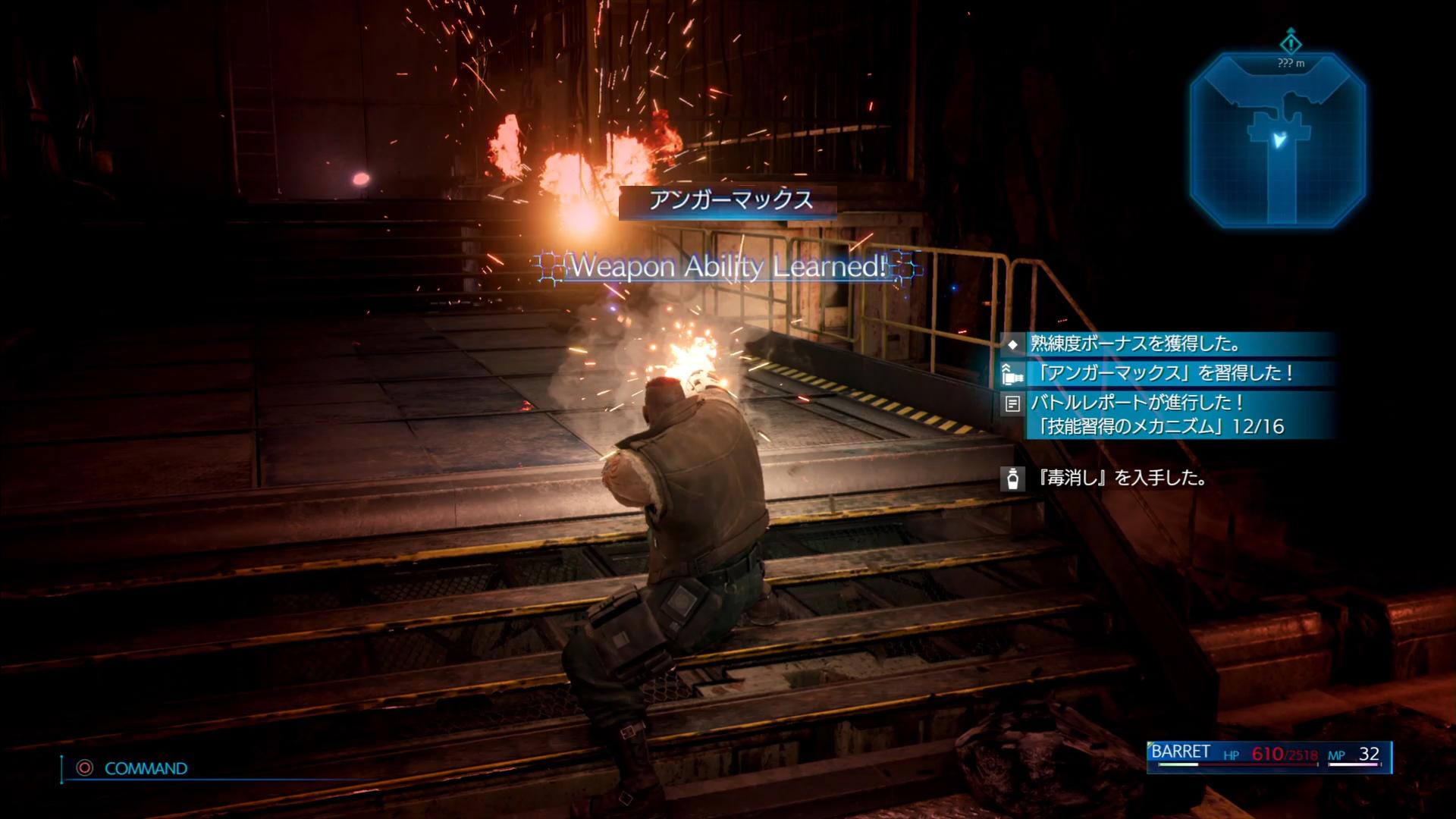Viewport: 1456px width, 819px height.
Task: Click the Weapon Ability Learned banner
Action: 728,266
